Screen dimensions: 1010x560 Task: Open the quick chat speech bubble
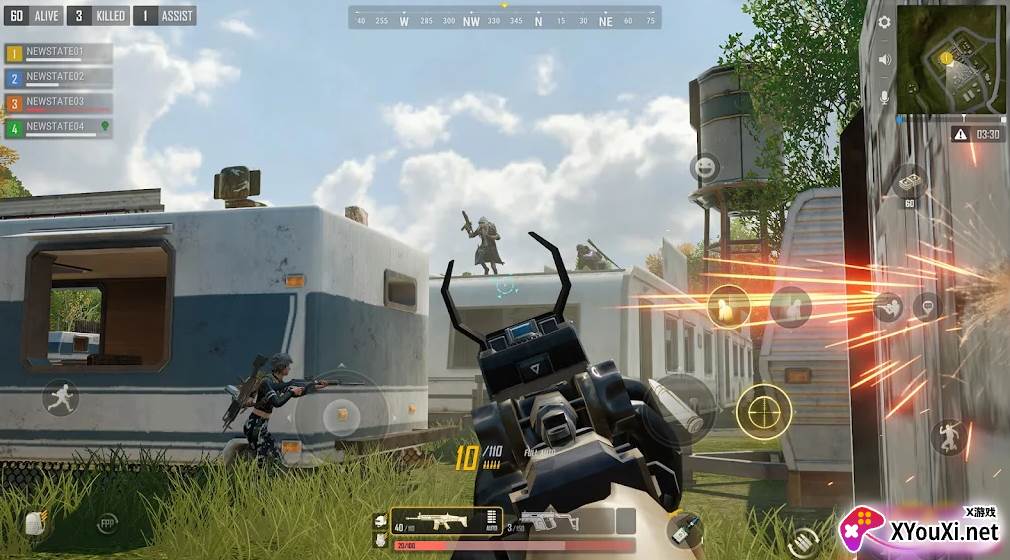(928, 305)
